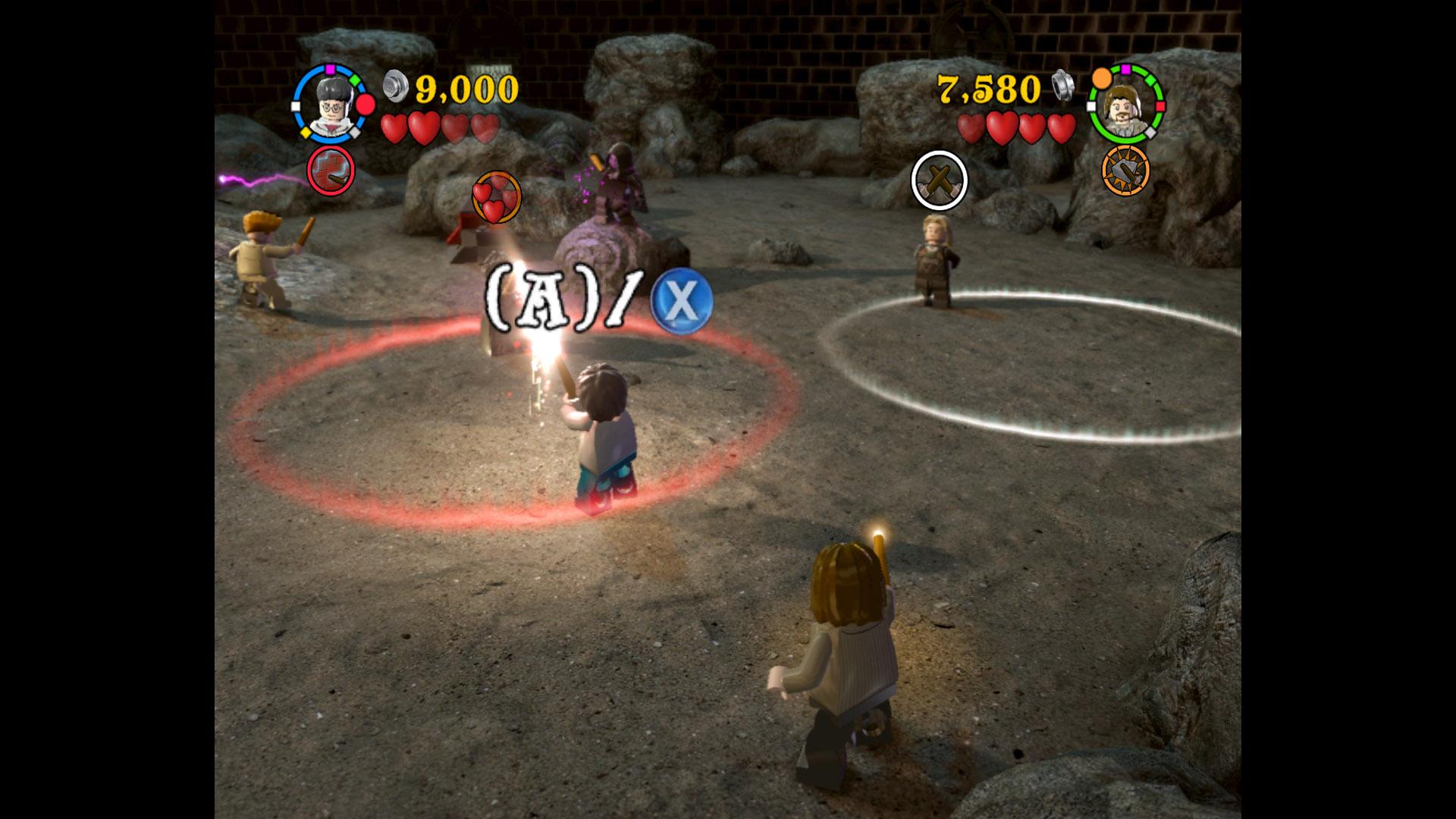Select the bearded player two portrait
Screen dimensions: 1456x819
pyautogui.click(x=1125, y=105)
